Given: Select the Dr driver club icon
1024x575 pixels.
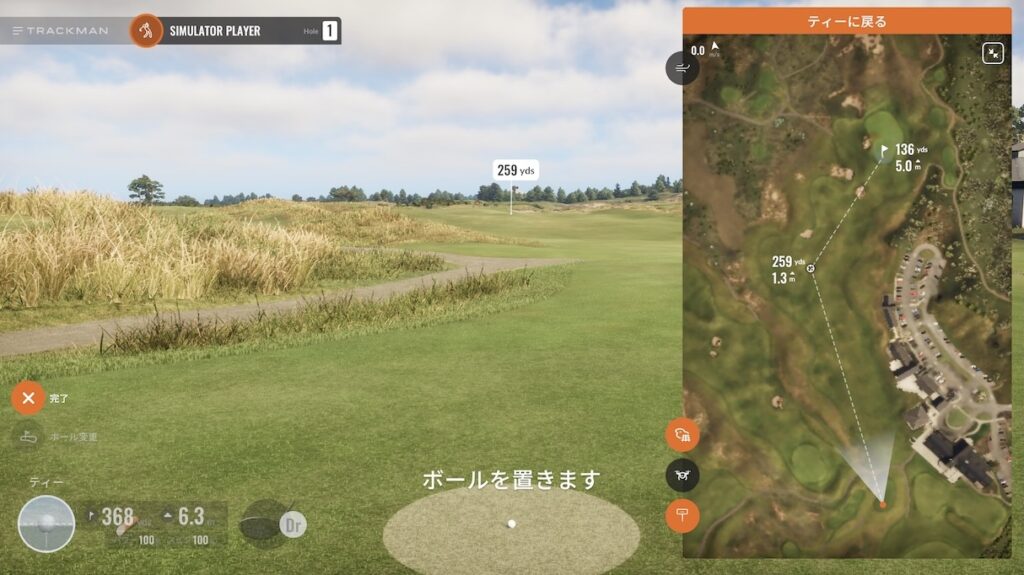Looking at the screenshot, I should point(292,523).
